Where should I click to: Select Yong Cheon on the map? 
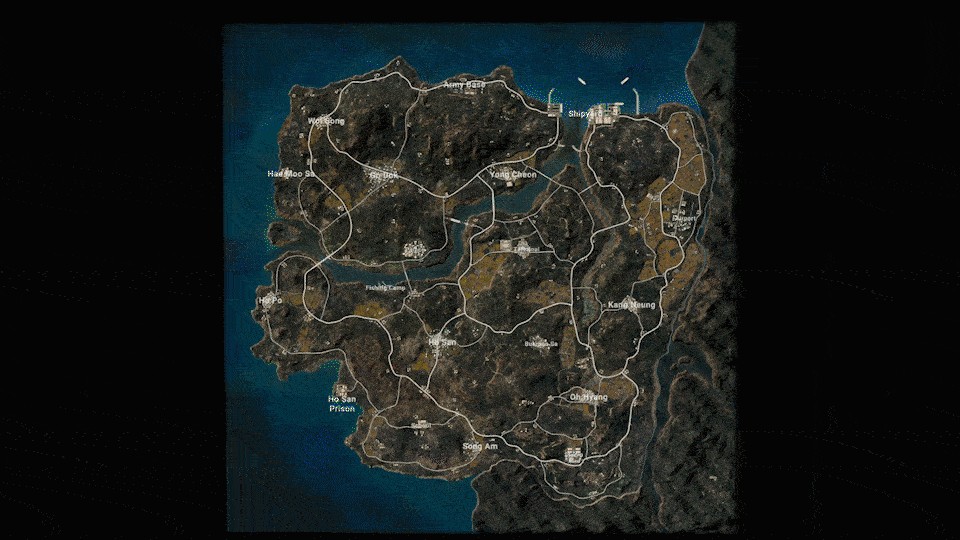pyautogui.click(x=513, y=174)
